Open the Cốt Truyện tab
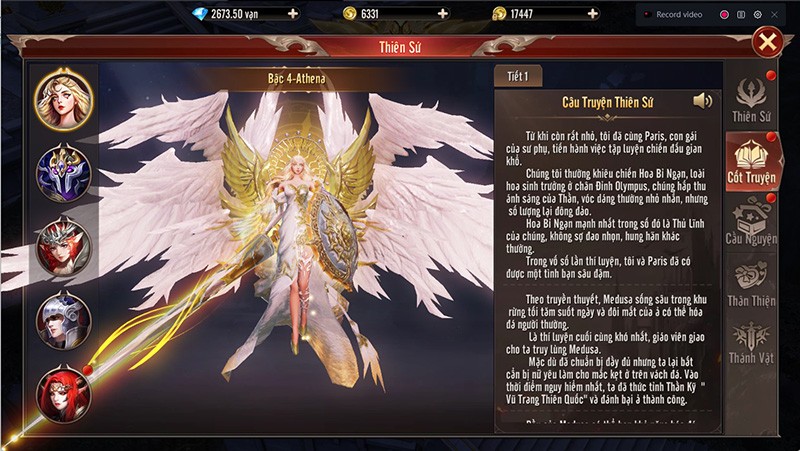This screenshot has height=451, width=800. click(x=752, y=161)
